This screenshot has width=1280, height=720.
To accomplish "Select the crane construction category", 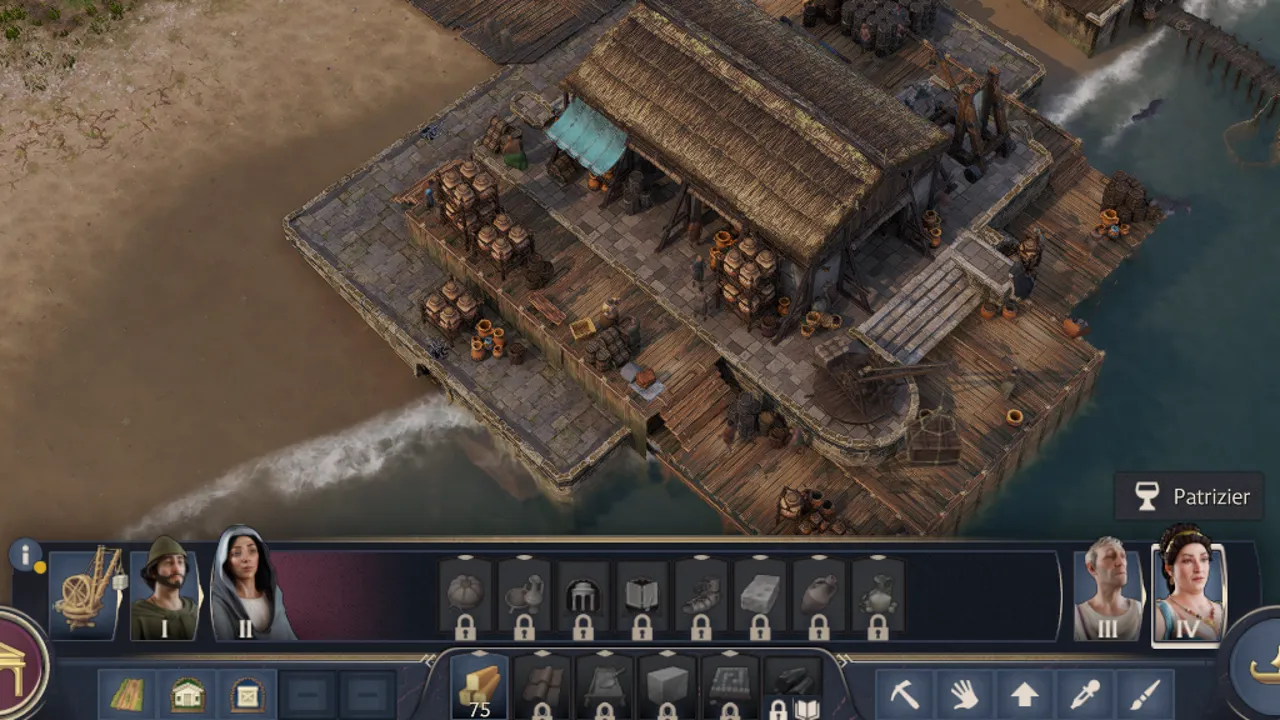I will 86,593.
